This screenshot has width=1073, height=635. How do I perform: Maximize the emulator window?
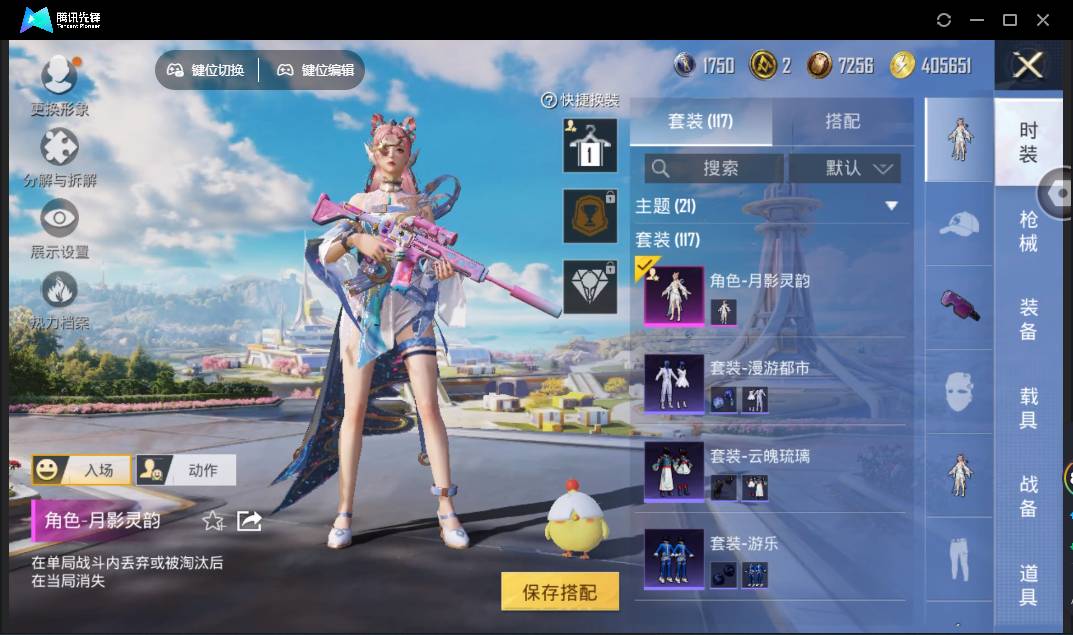pyautogui.click(x=1010, y=20)
